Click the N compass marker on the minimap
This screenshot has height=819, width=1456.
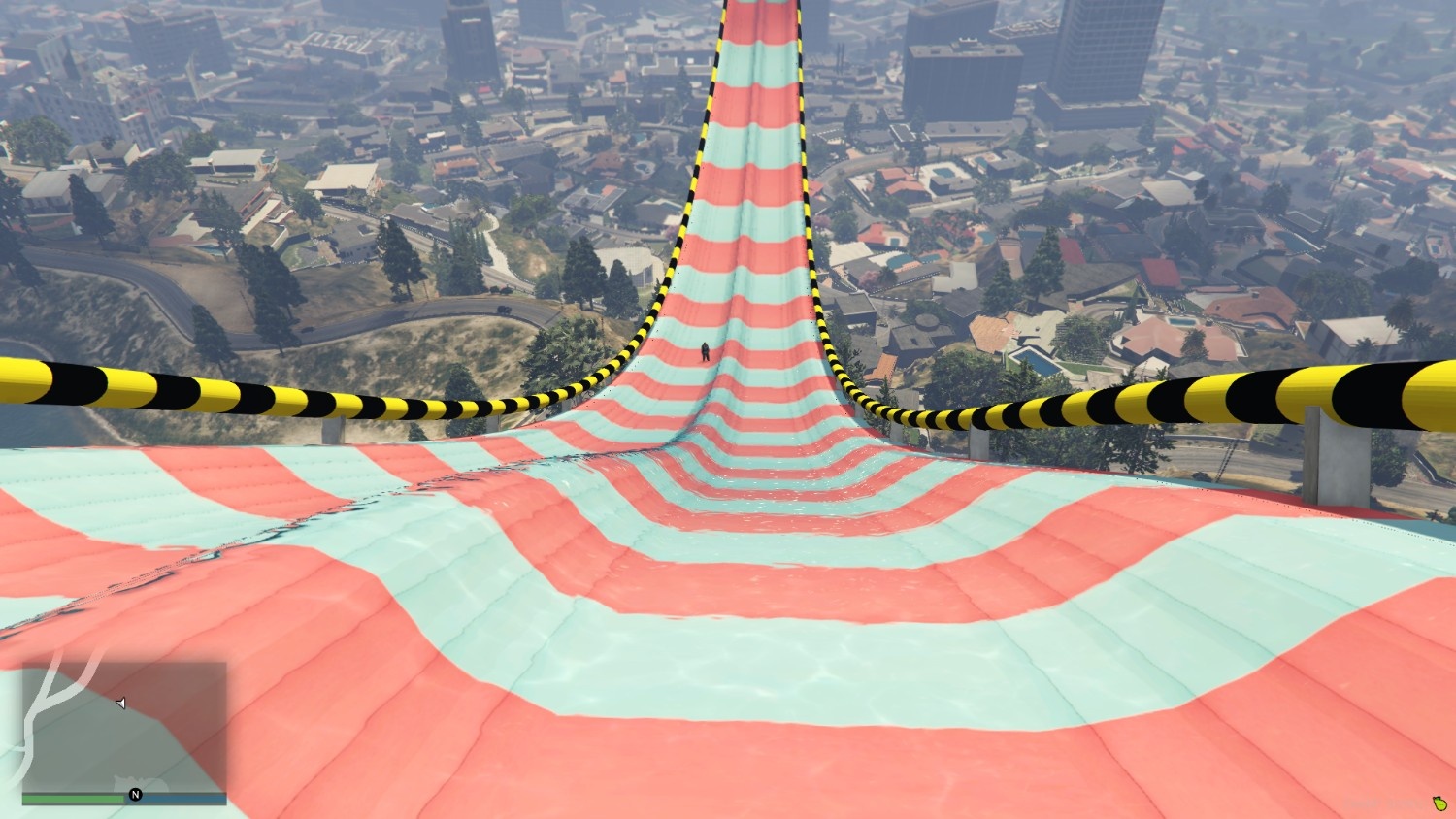(x=135, y=794)
